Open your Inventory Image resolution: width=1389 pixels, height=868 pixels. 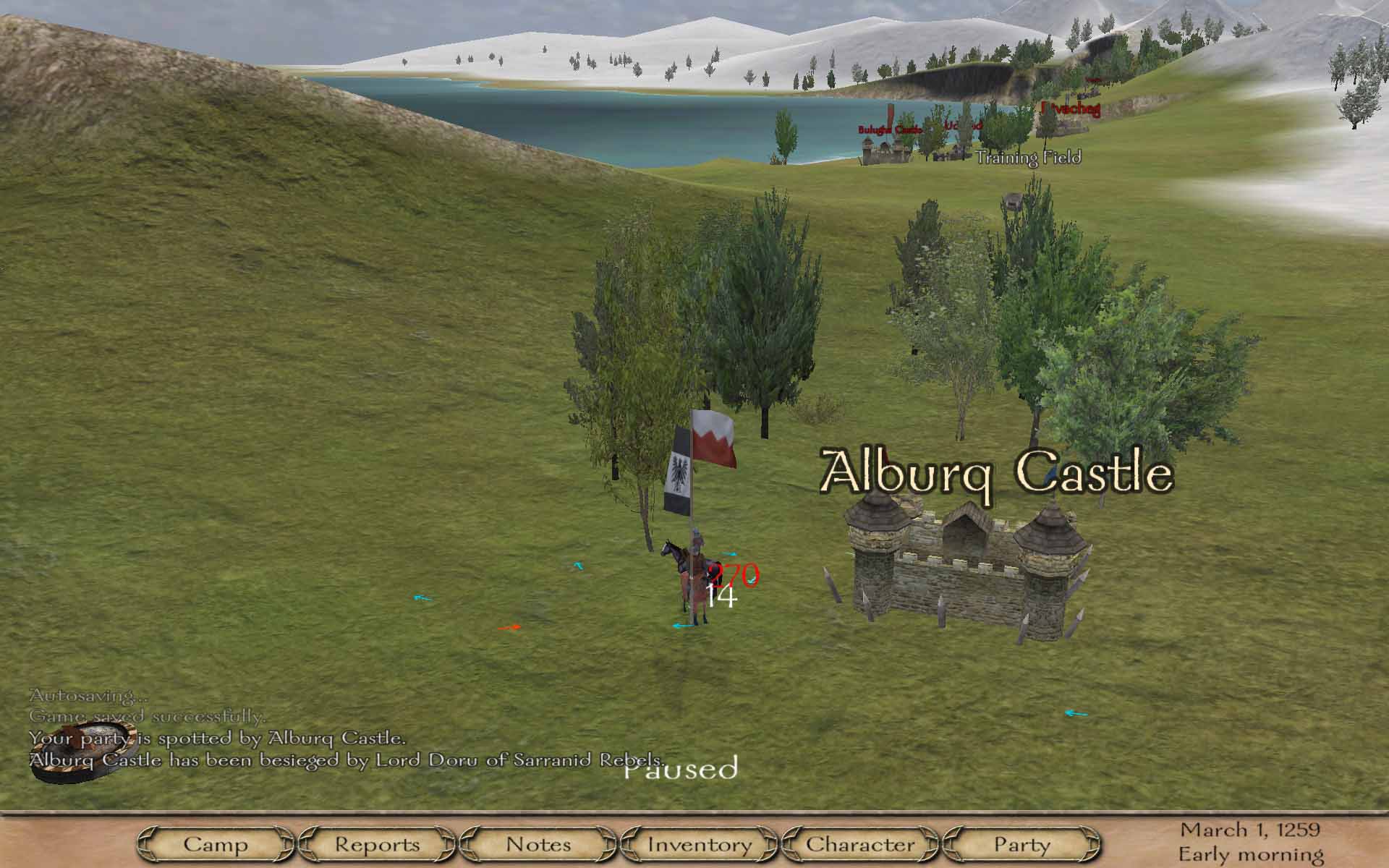tap(700, 844)
